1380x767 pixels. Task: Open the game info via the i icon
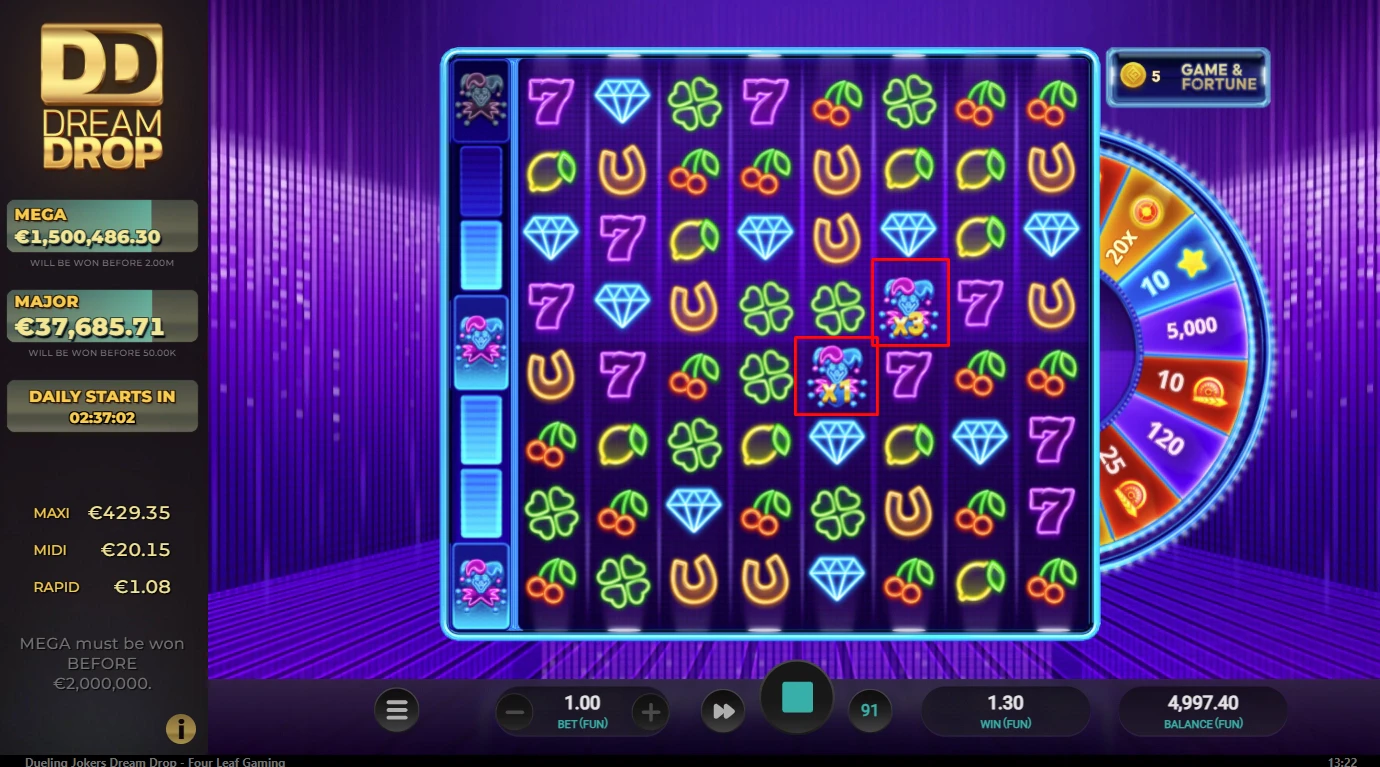click(x=181, y=729)
